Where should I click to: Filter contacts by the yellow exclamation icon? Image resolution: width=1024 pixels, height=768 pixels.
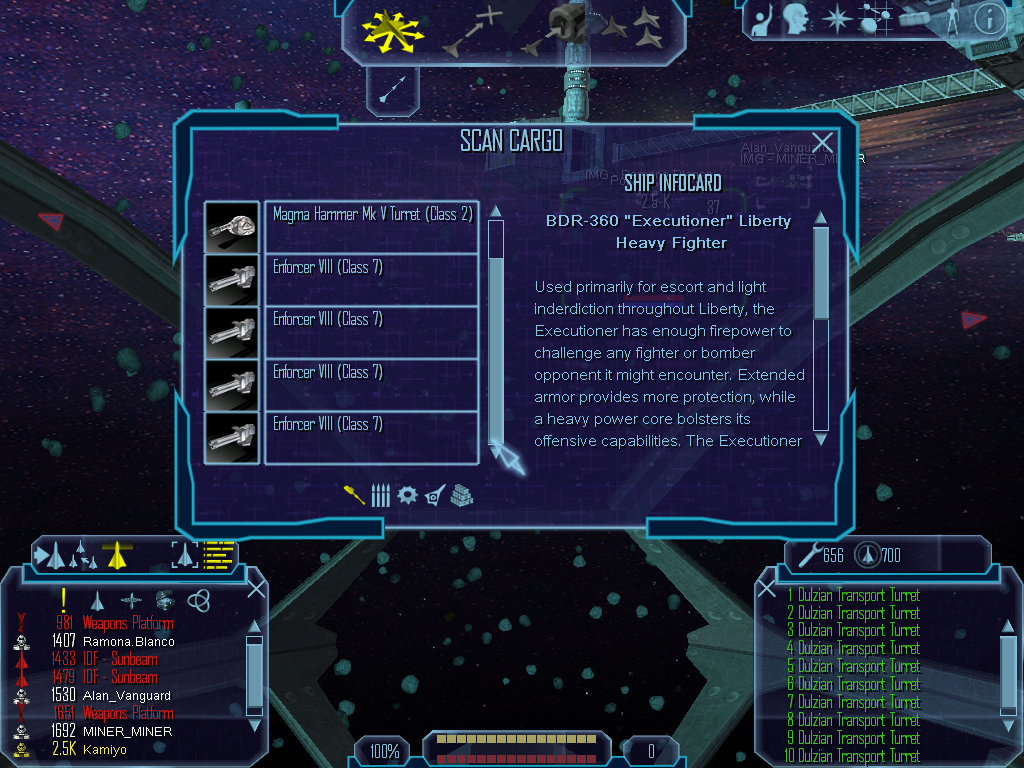[63, 600]
